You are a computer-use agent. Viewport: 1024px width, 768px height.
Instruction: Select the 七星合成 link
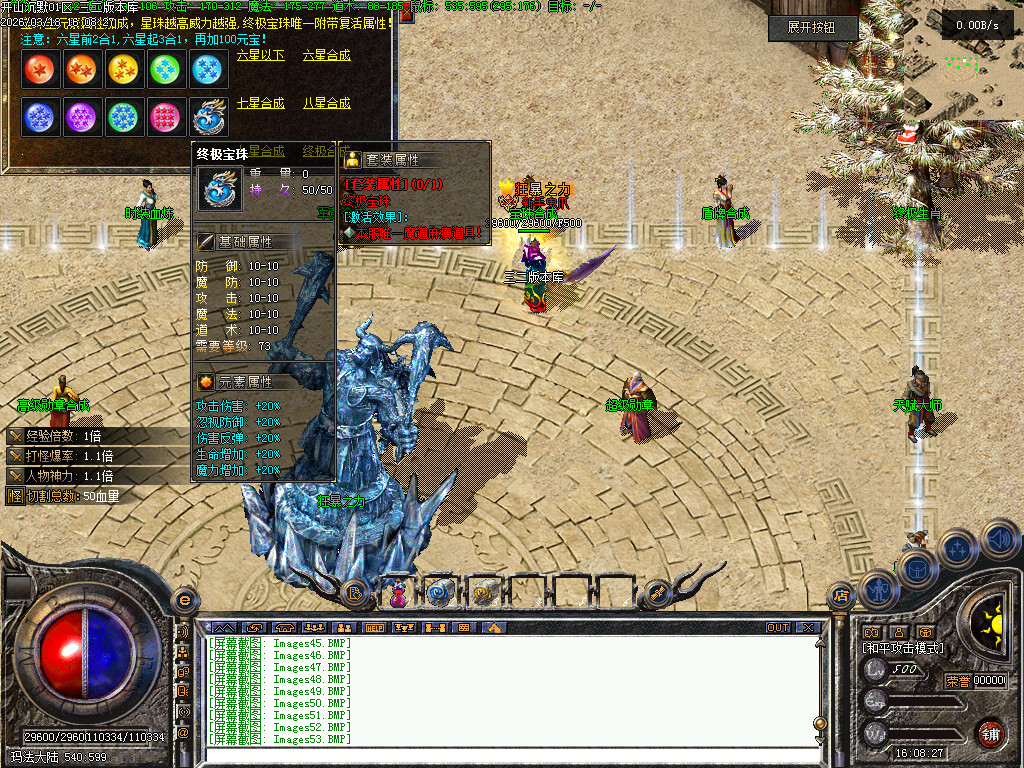(x=261, y=103)
